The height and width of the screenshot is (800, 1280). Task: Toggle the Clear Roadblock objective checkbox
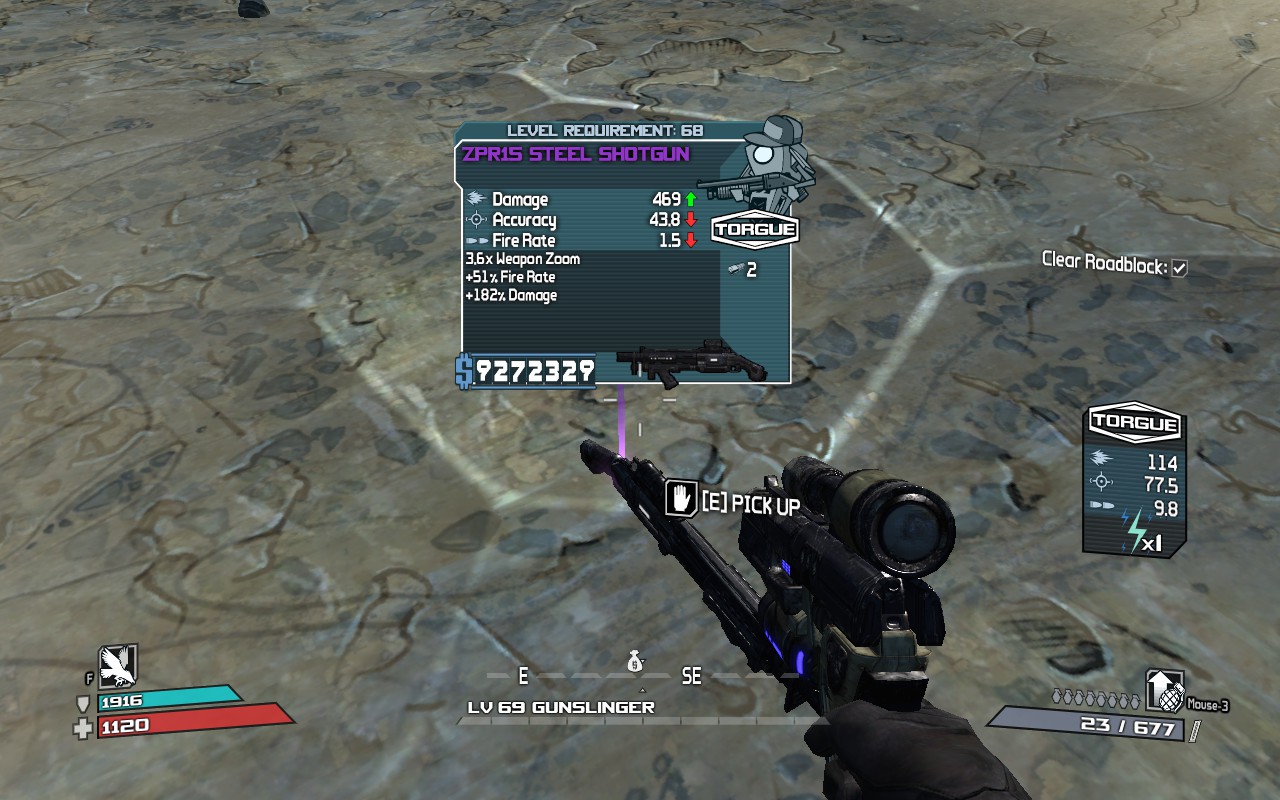pyautogui.click(x=1179, y=268)
